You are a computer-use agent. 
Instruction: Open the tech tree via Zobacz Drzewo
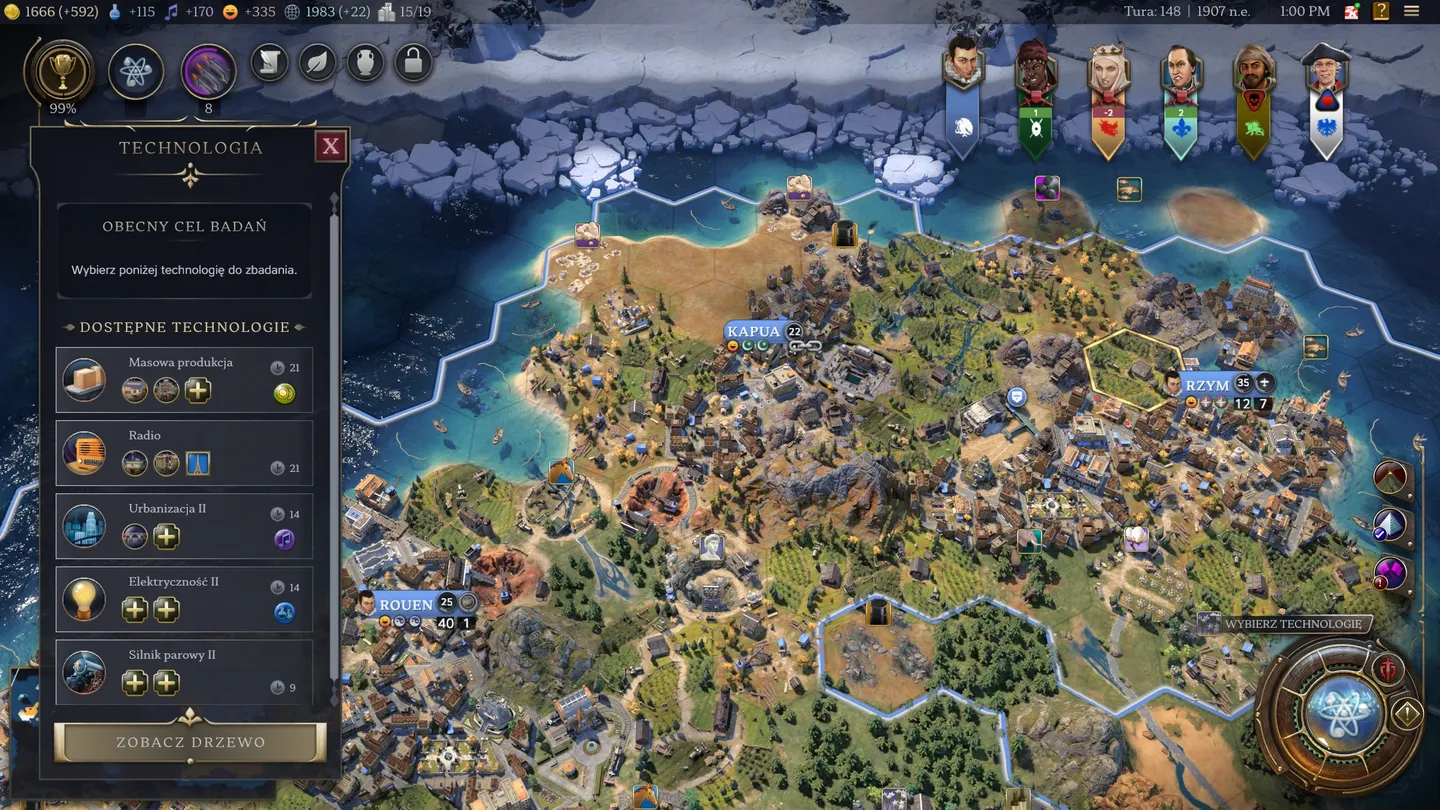pyautogui.click(x=190, y=742)
